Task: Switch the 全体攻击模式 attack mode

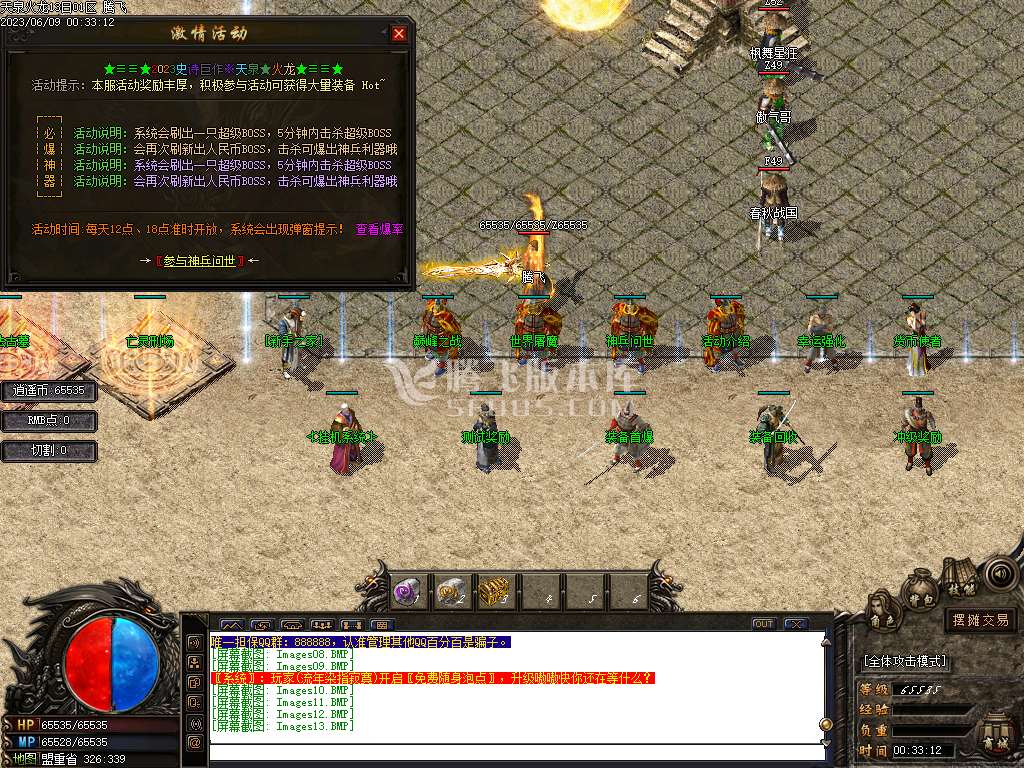Action: point(904,661)
